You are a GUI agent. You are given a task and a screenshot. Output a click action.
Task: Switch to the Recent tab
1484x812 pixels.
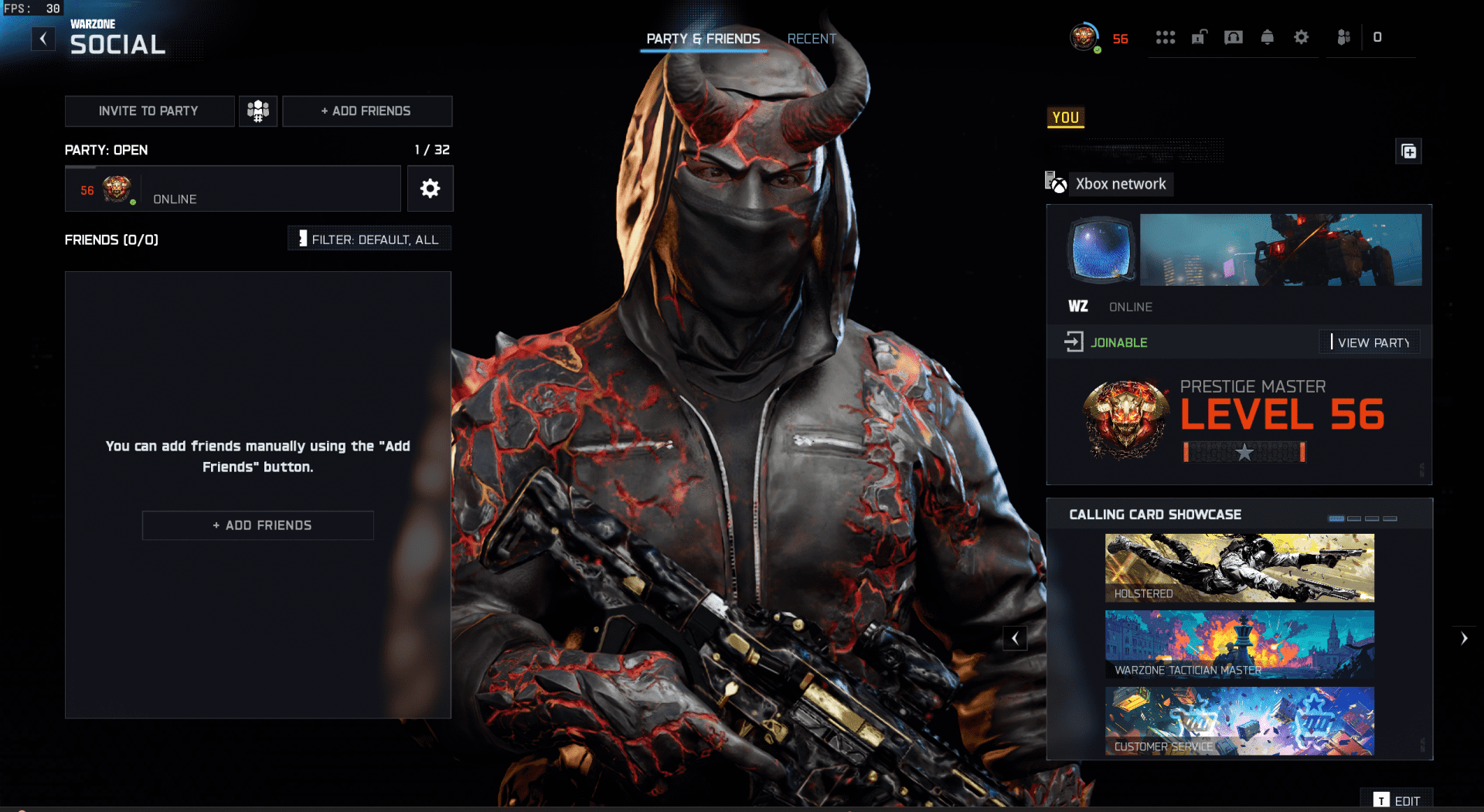[x=811, y=39]
